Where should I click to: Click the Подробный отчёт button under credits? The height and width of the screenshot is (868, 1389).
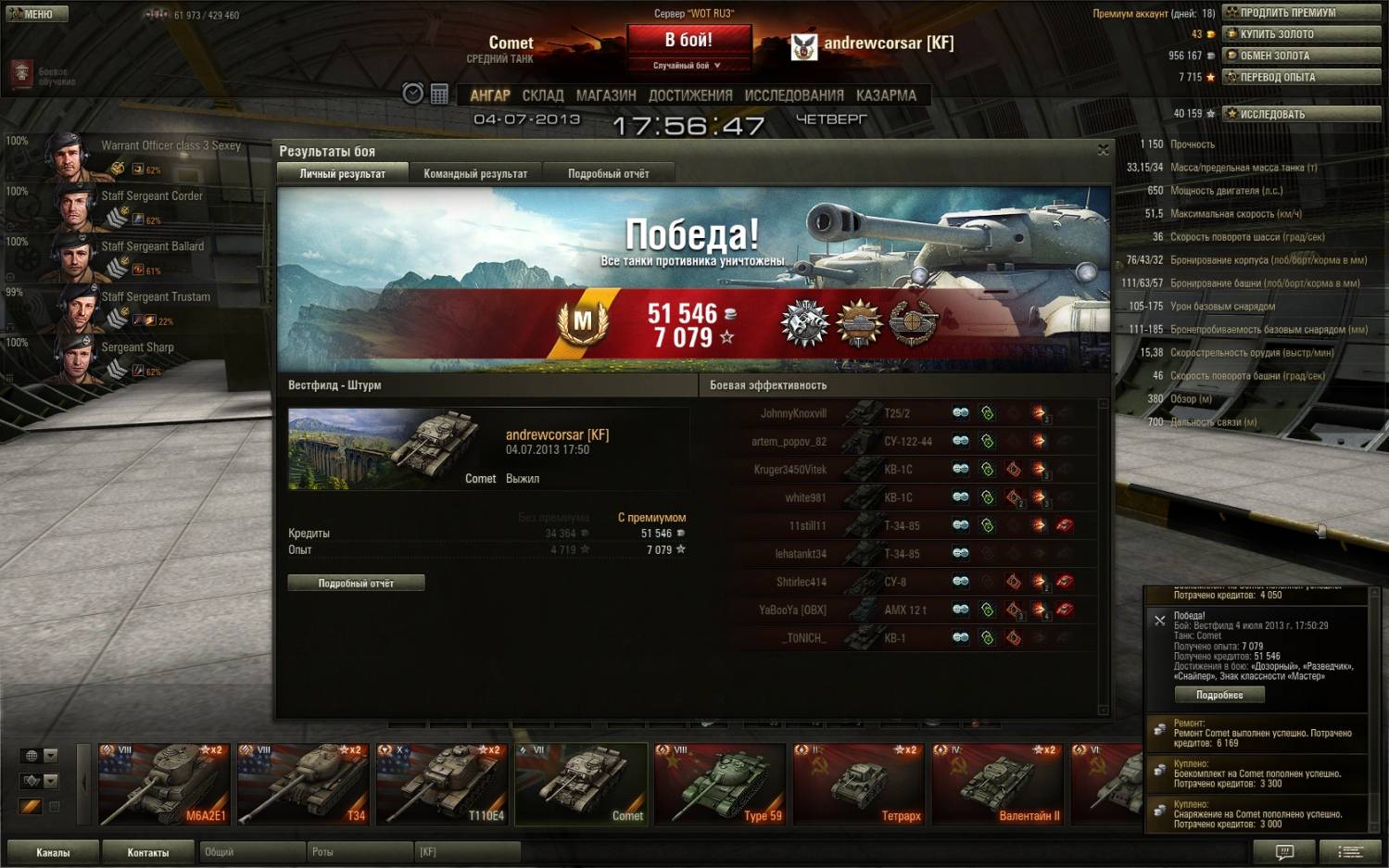pos(356,583)
